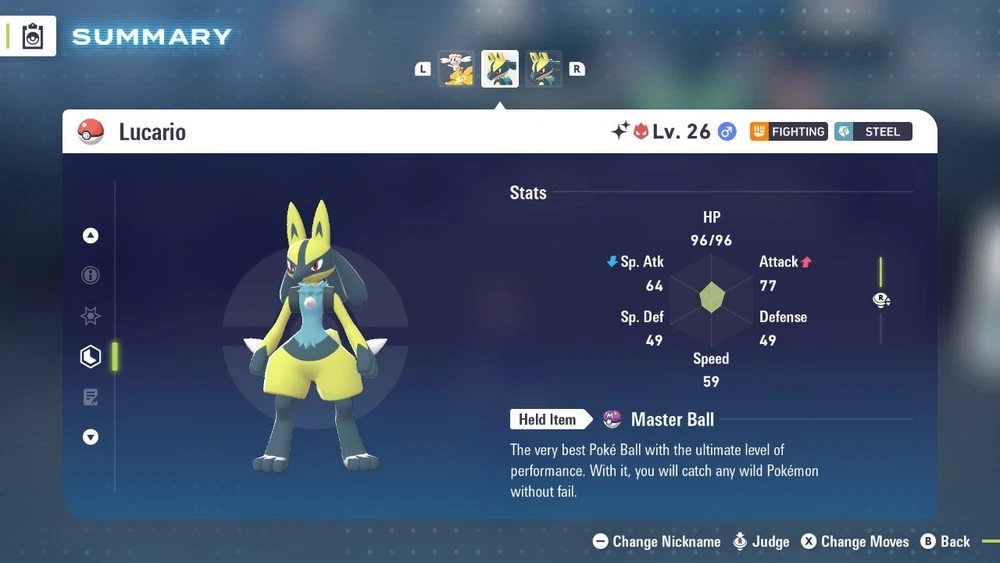Choose Change Moves

coord(855,541)
